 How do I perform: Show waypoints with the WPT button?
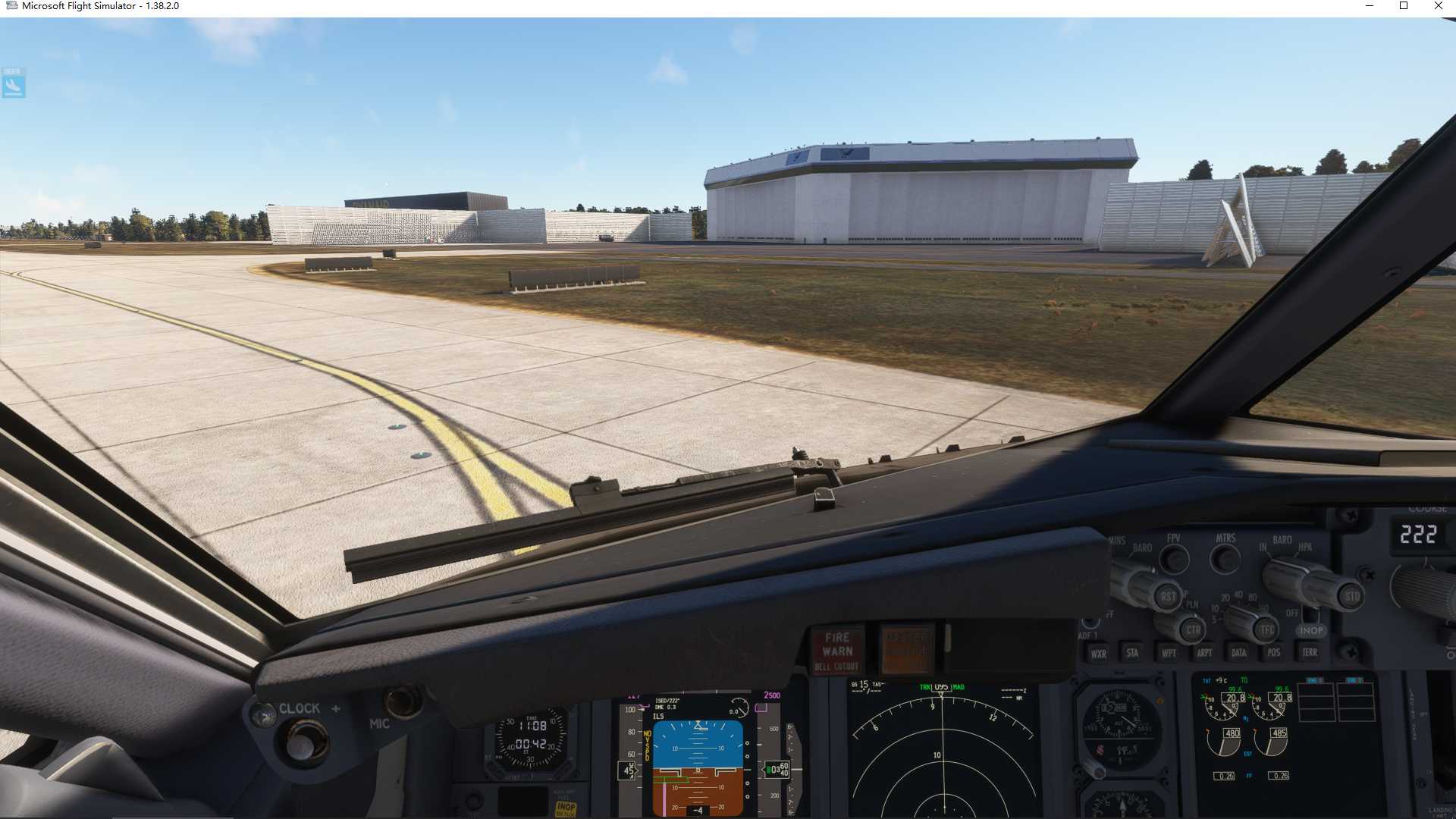(1169, 653)
